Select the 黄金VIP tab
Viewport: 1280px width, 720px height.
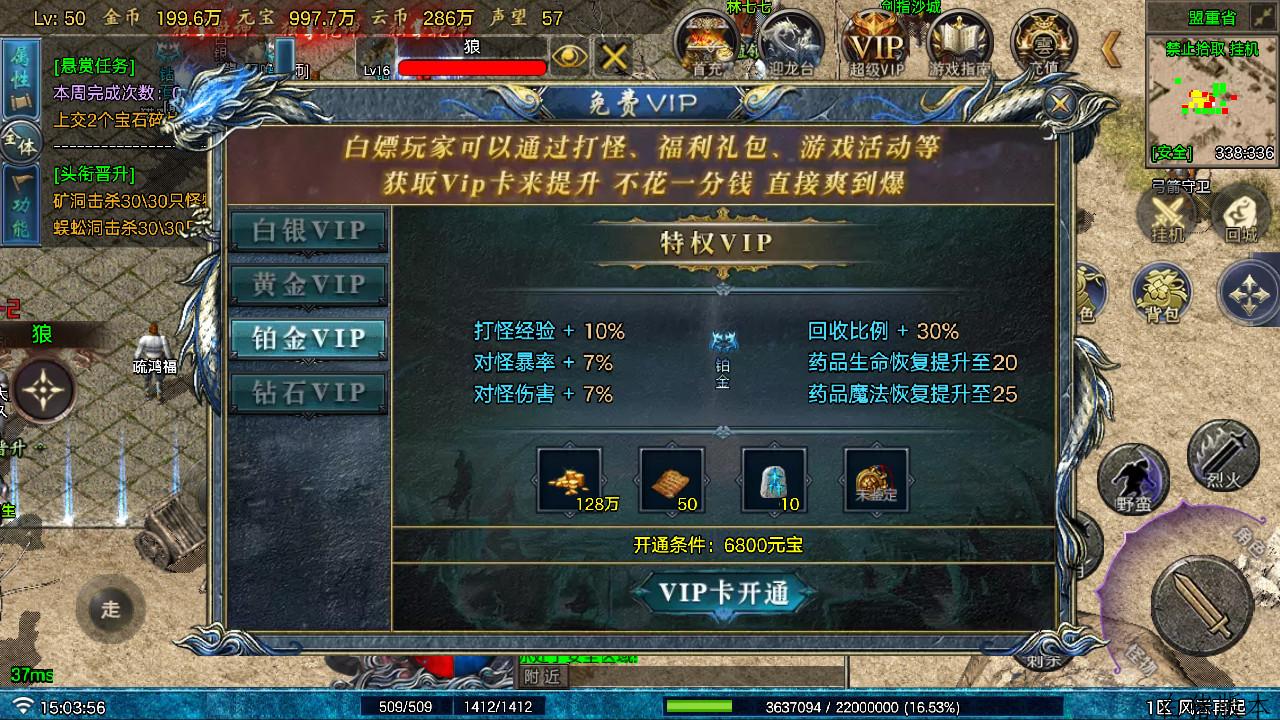pos(307,285)
